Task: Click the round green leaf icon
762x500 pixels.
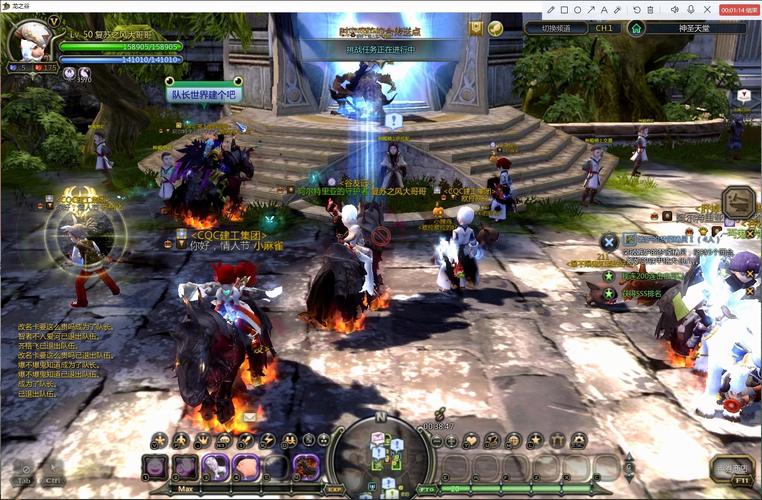Action: click(x=495, y=28)
